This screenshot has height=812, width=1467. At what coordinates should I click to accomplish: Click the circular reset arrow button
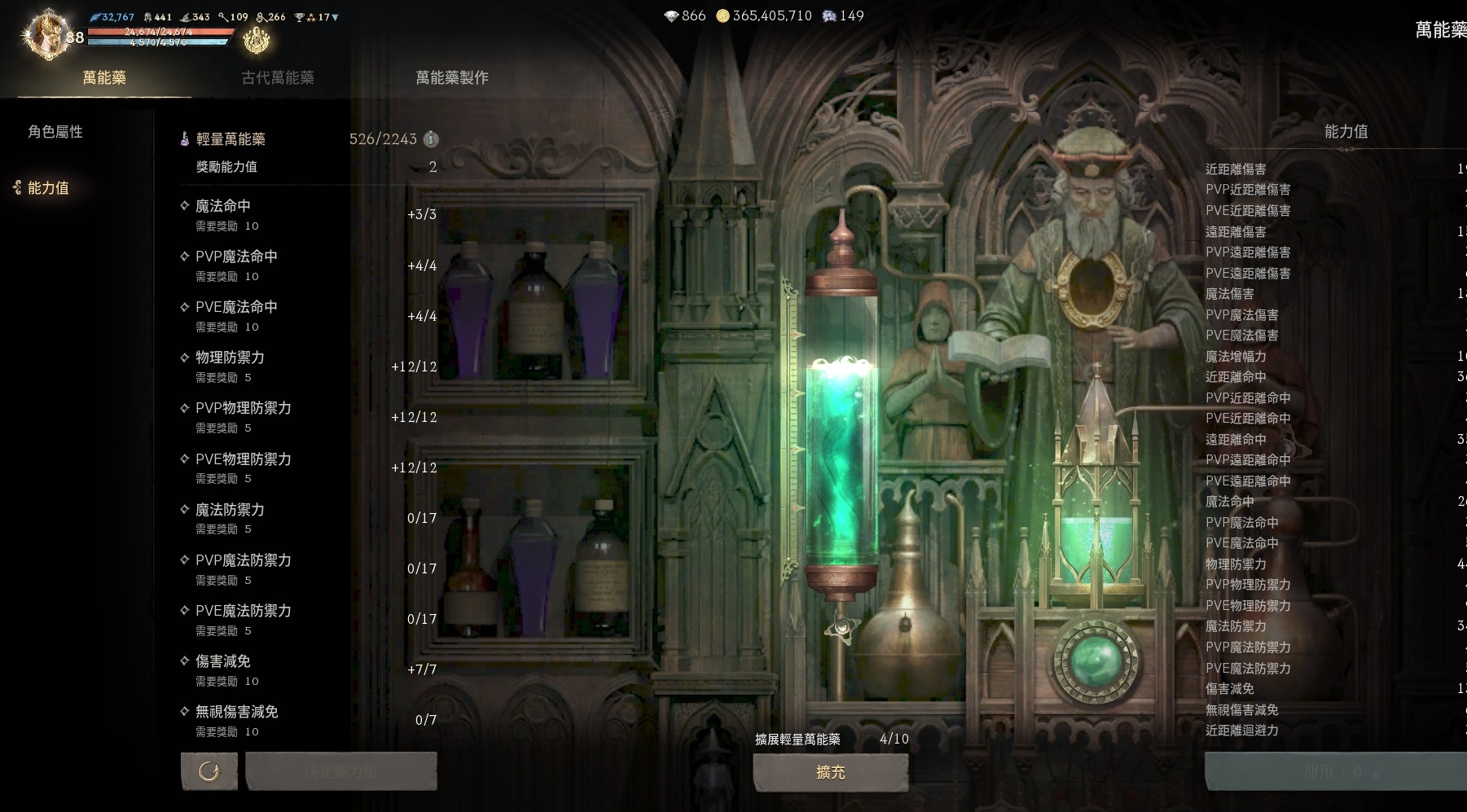click(209, 771)
